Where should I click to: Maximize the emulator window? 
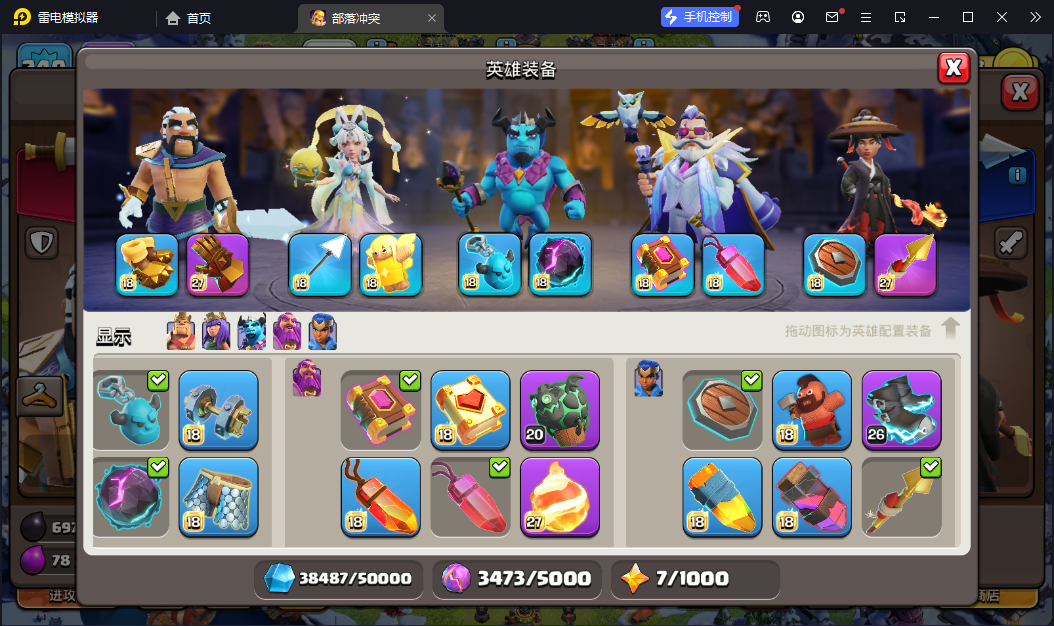967,17
